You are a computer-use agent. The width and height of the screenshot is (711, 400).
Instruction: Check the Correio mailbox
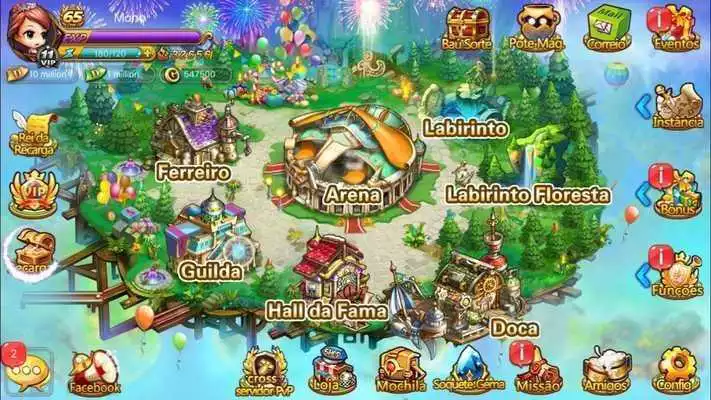pos(607,27)
